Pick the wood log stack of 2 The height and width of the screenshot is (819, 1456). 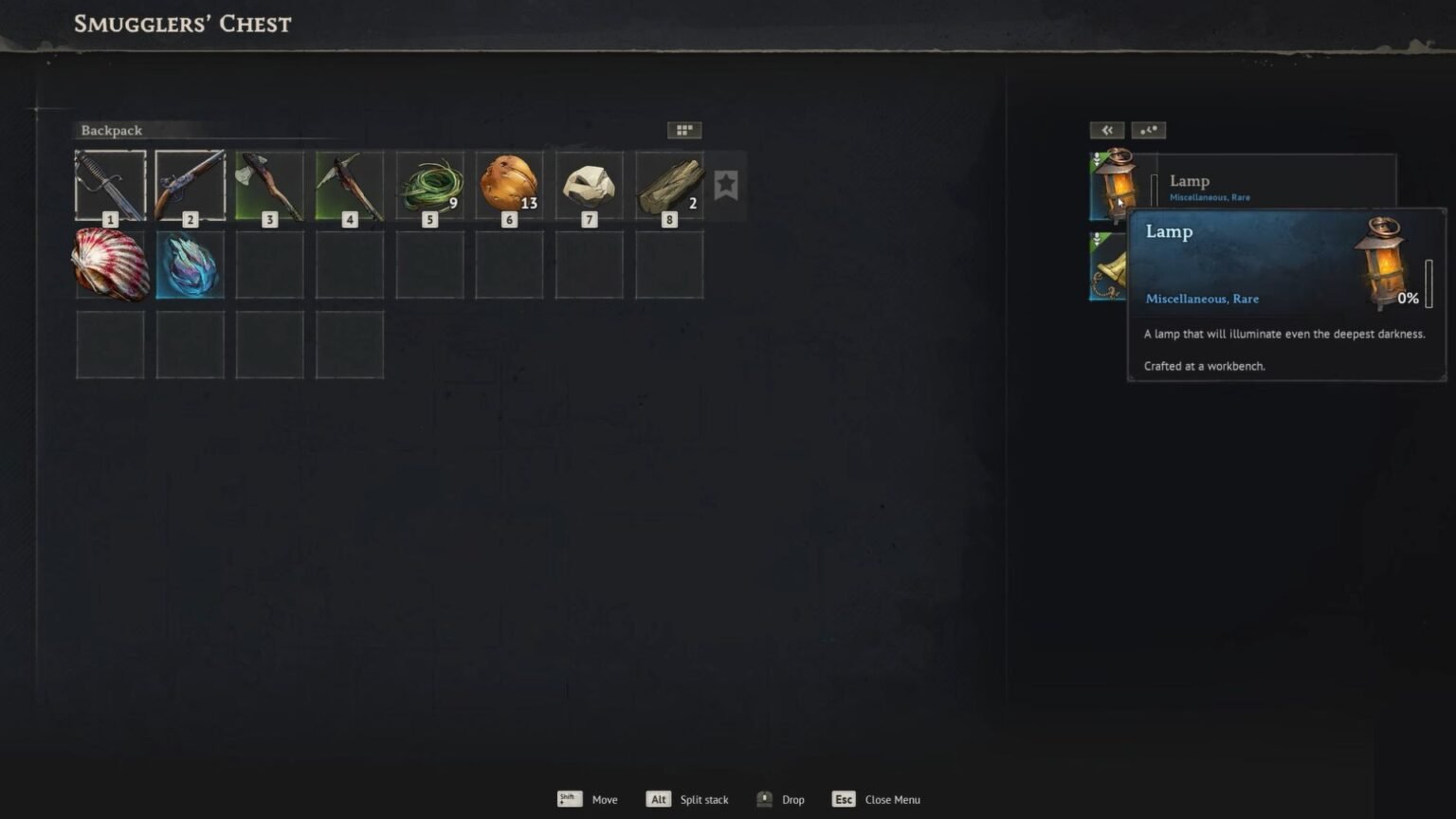(669, 185)
